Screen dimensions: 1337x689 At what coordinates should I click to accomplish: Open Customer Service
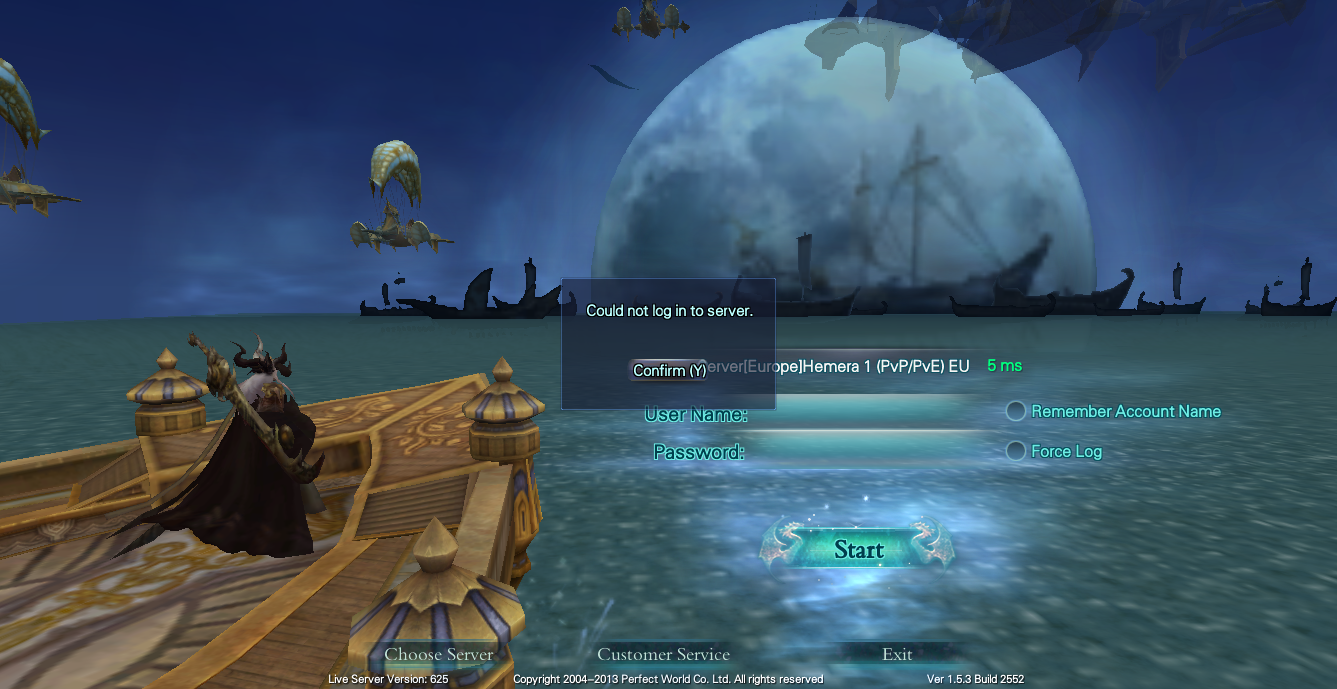click(x=663, y=654)
